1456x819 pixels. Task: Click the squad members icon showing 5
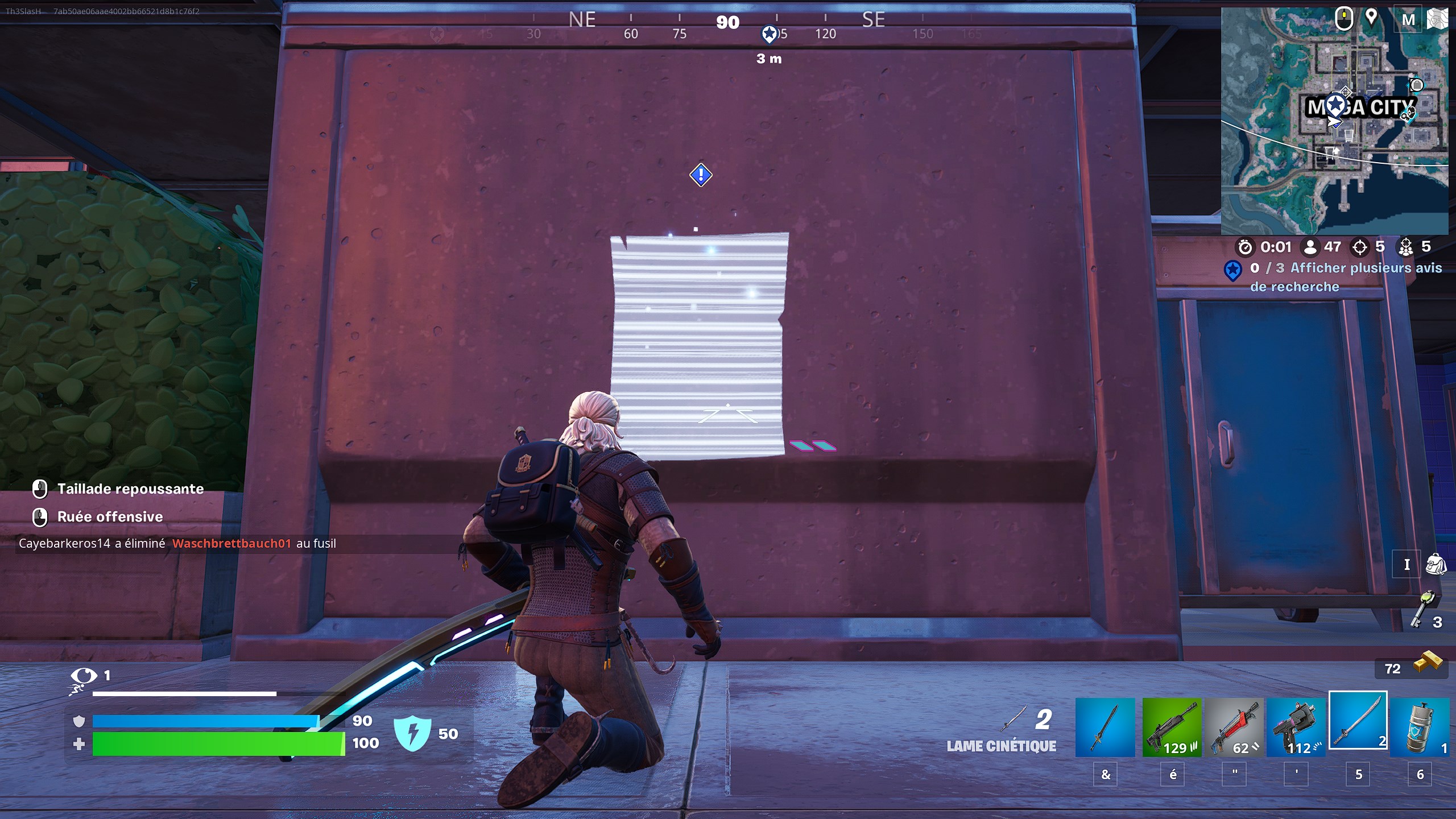point(1407,247)
